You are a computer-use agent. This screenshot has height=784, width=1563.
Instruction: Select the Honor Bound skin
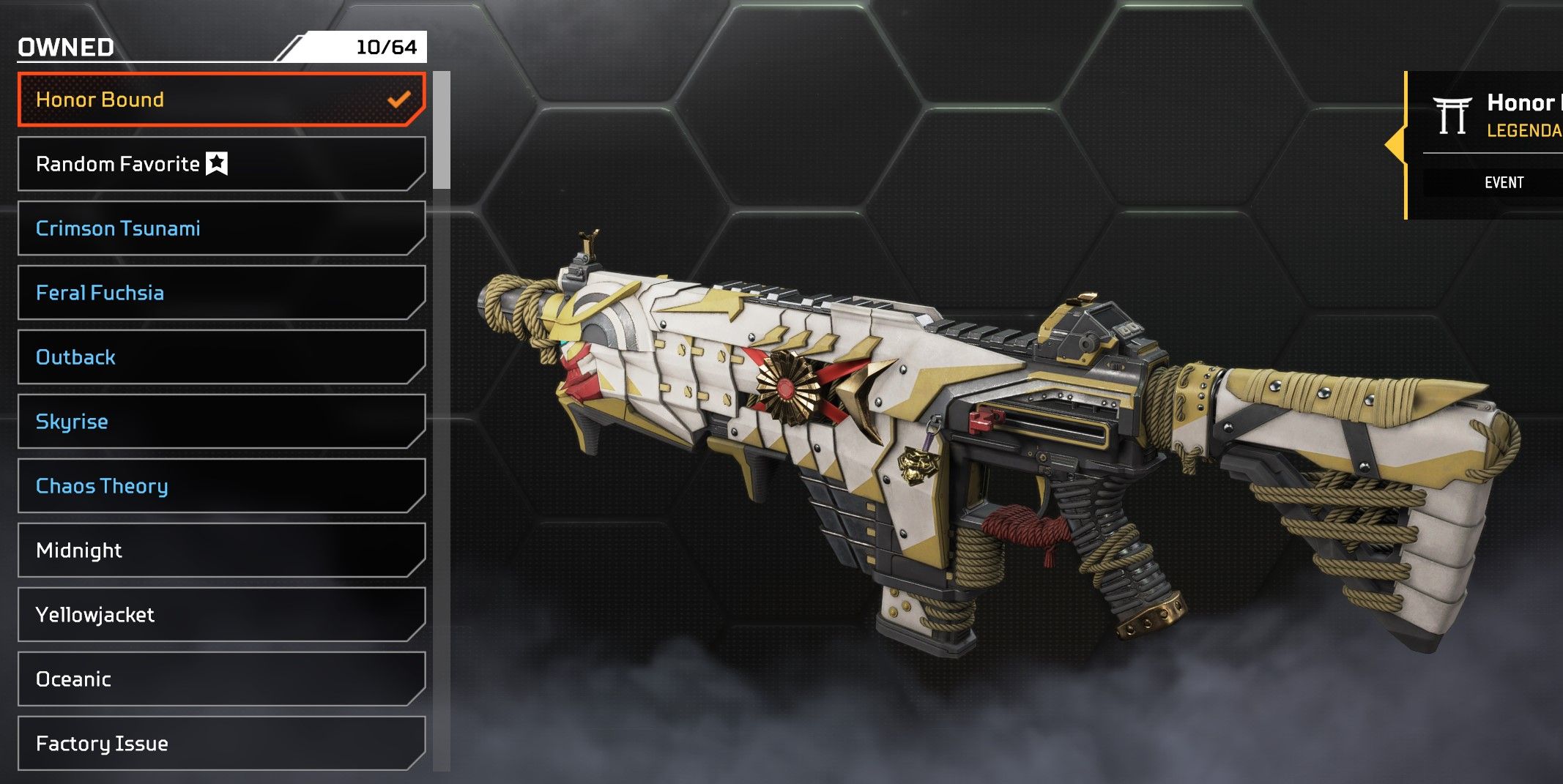click(220, 100)
